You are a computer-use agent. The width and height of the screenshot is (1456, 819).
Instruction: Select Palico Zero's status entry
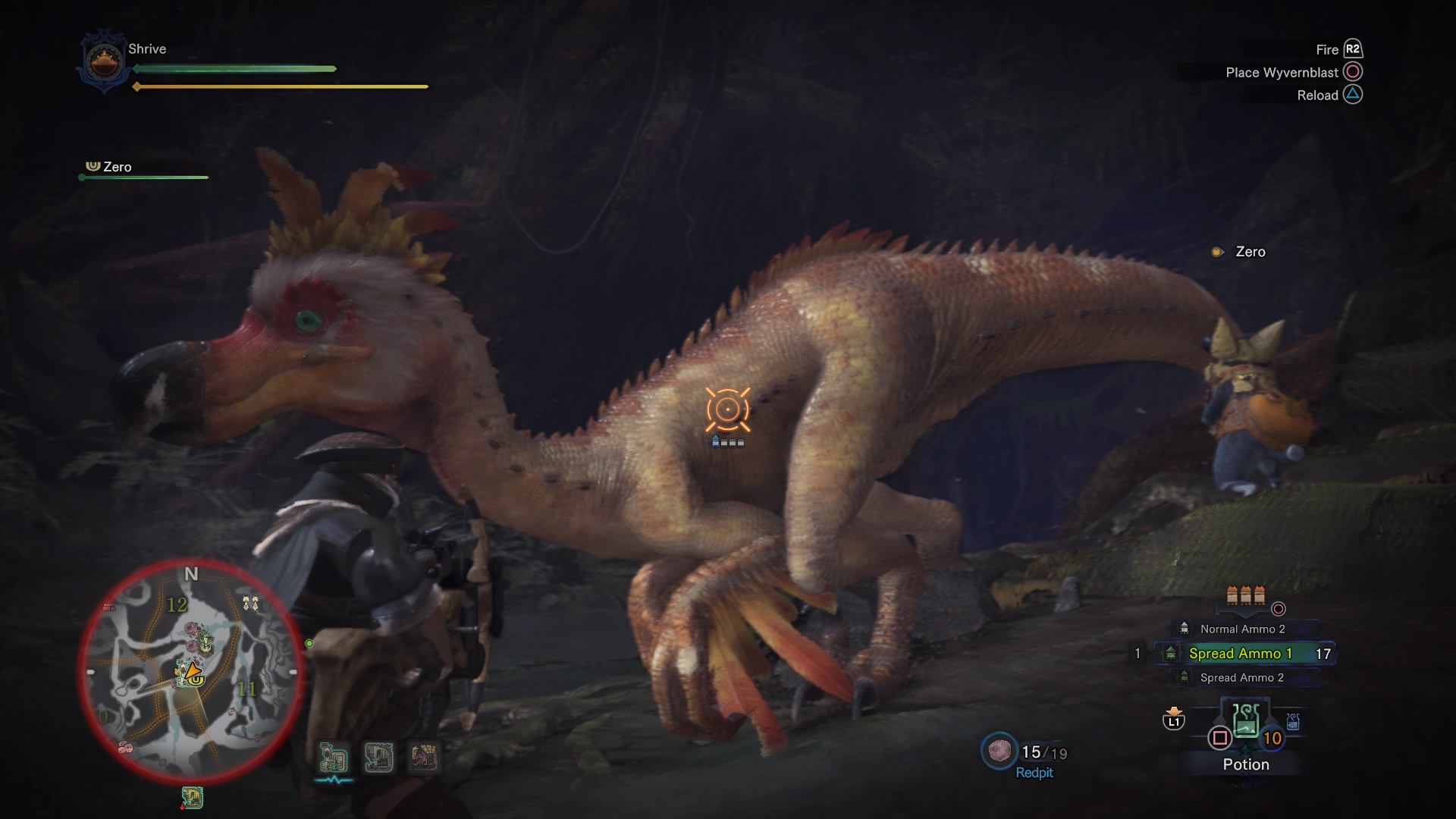click(x=118, y=168)
